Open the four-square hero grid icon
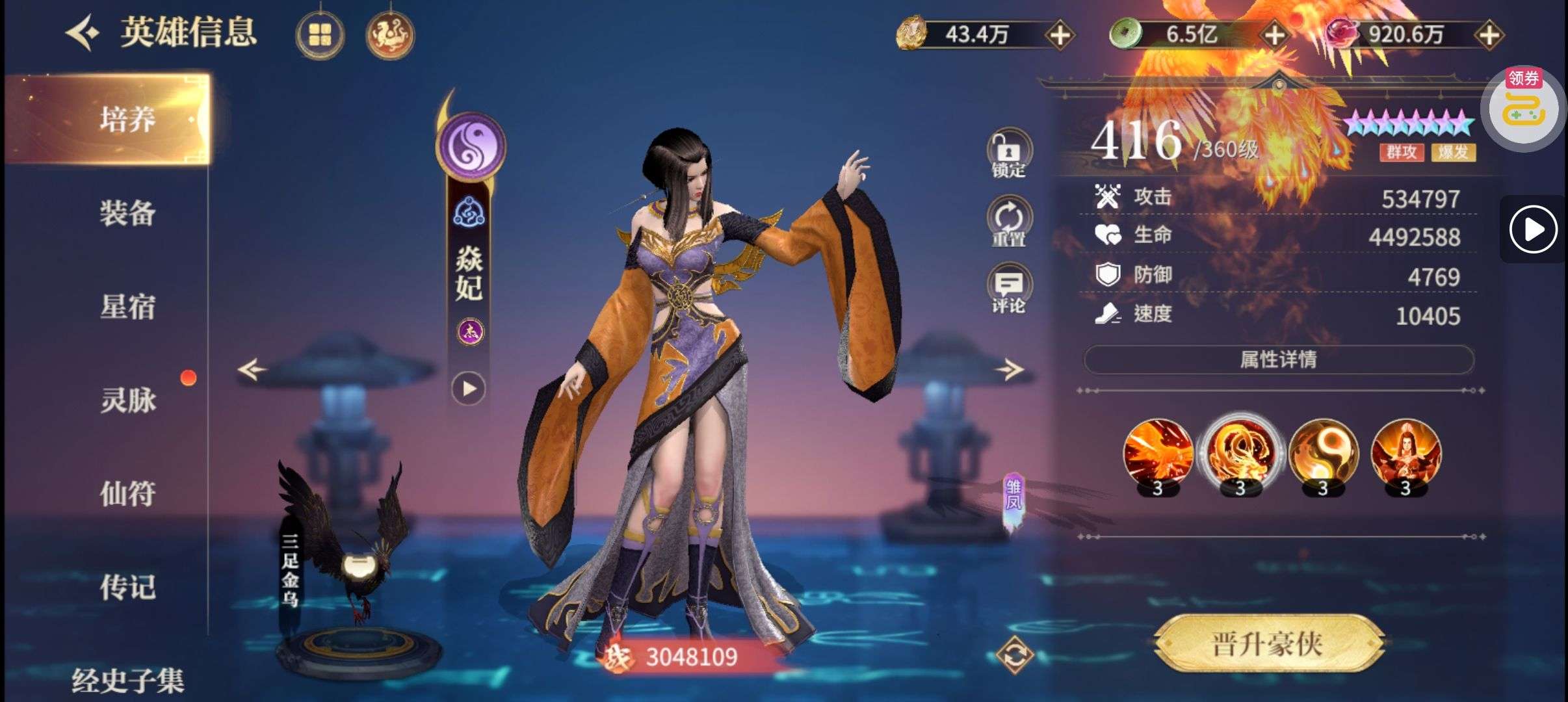1568x702 pixels. point(320,35)
